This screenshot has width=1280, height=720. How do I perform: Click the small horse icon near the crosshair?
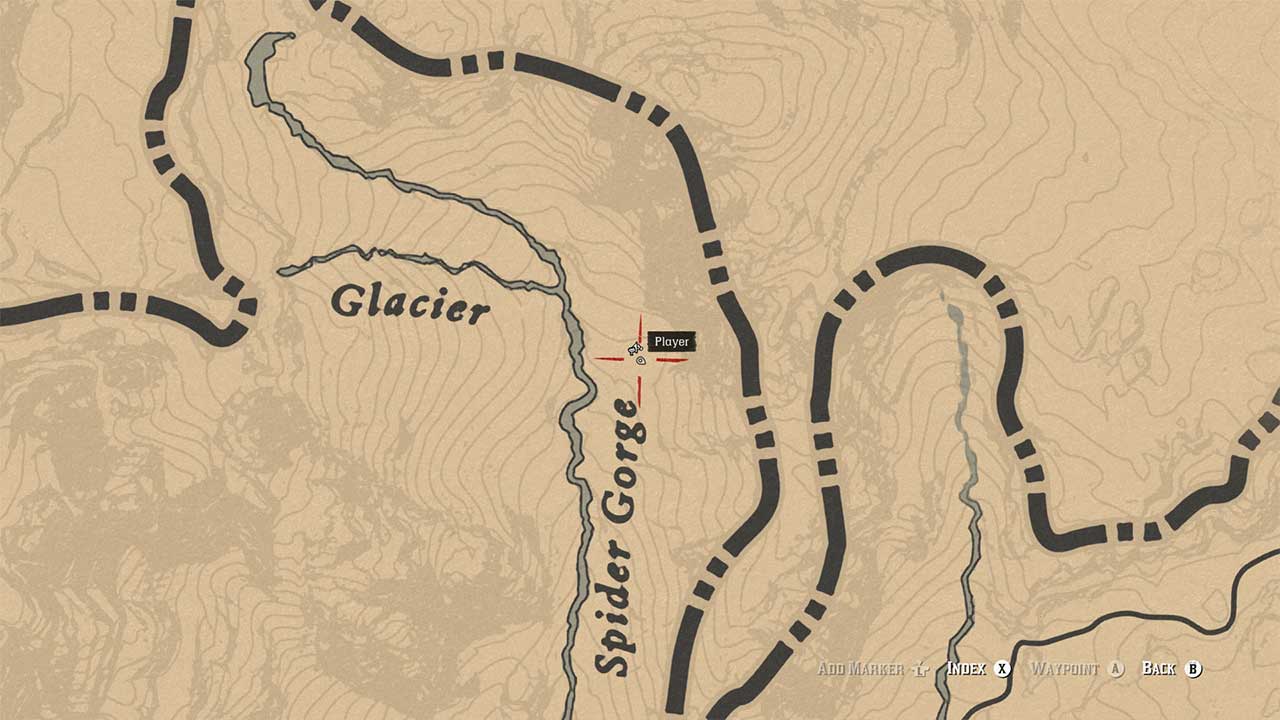pos(635,348)
